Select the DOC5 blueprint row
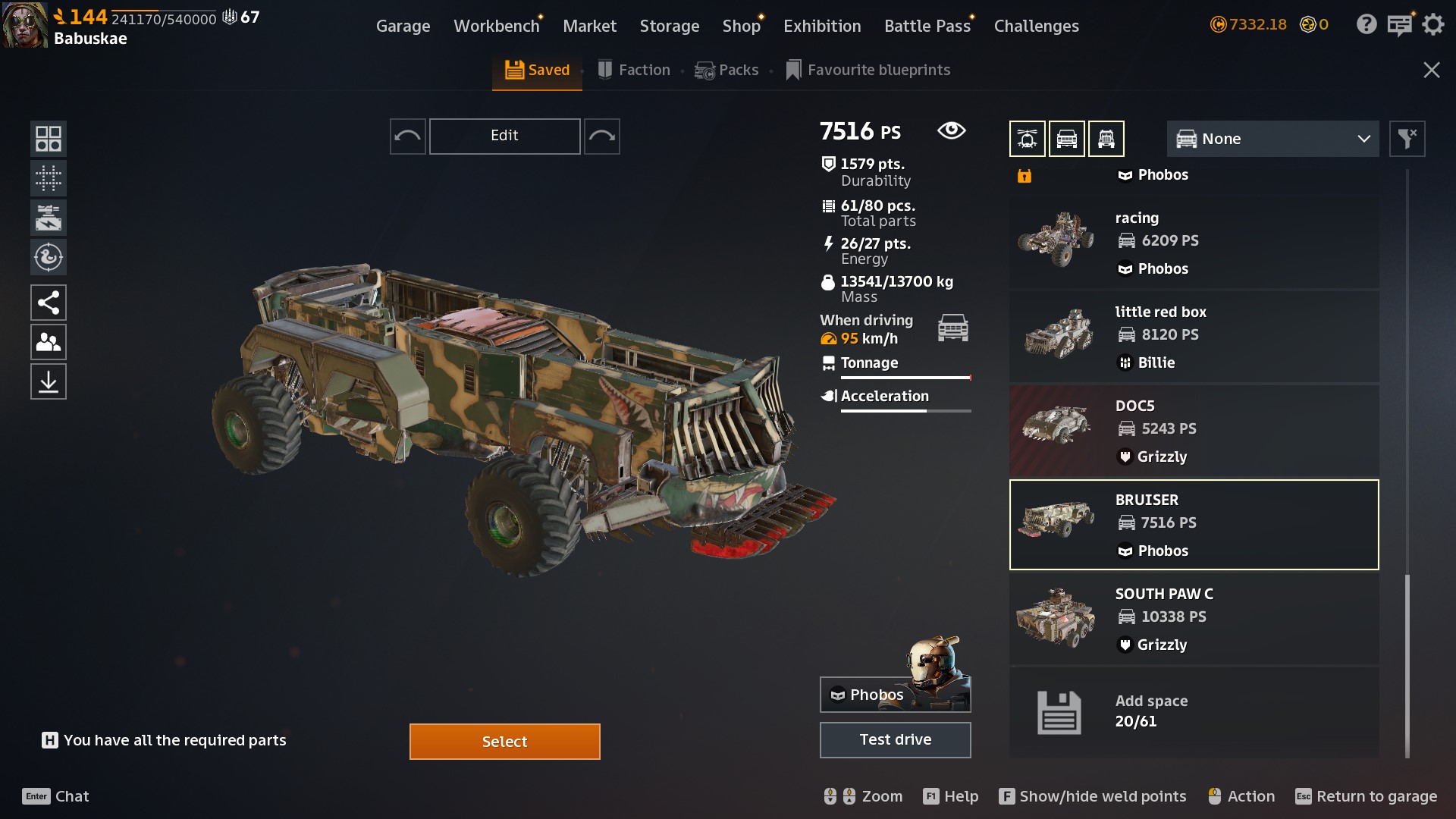The height and width of the screenshot is (819, 1456). (1194, 430)
